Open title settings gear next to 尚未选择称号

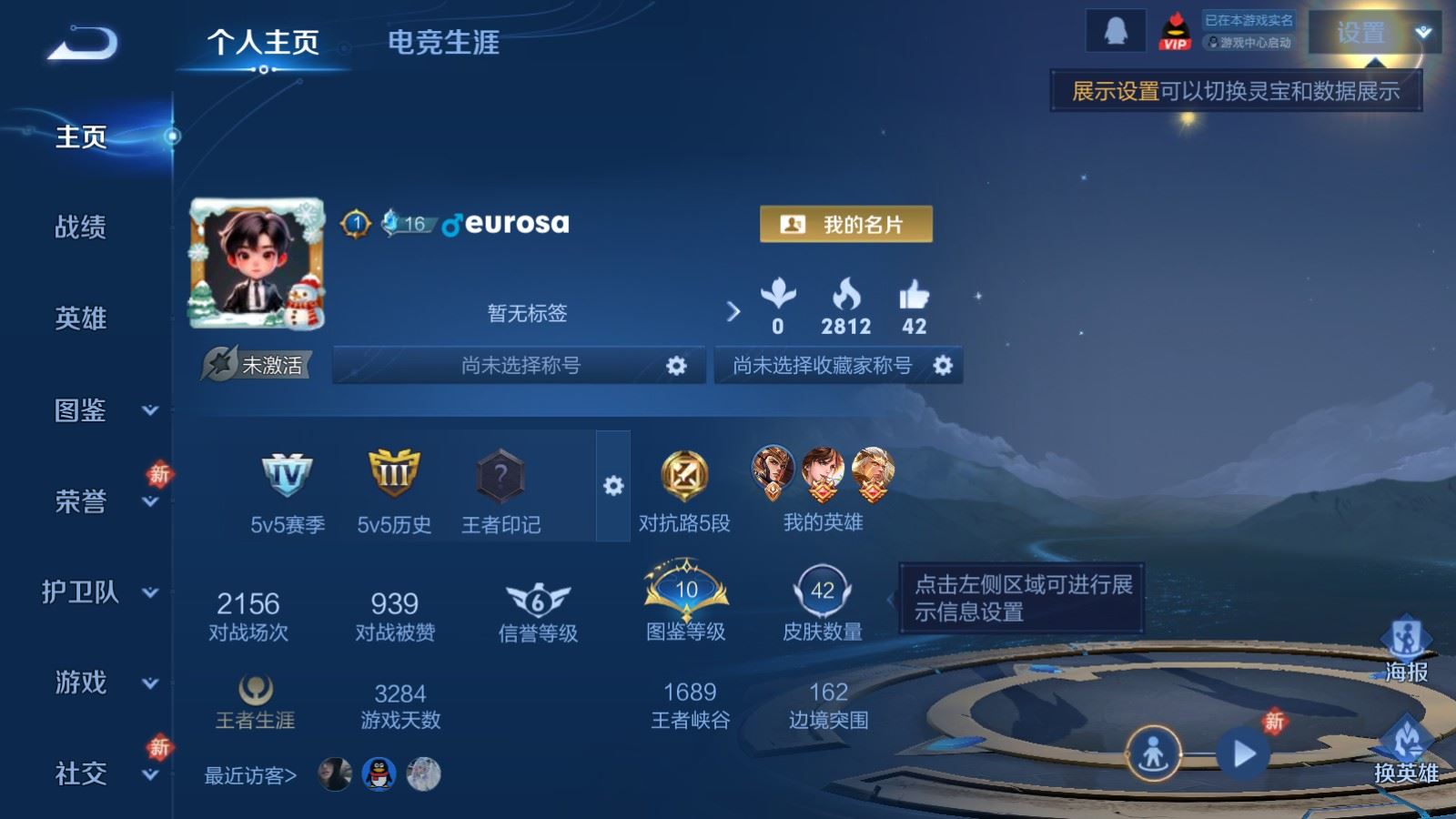(677, 365)
